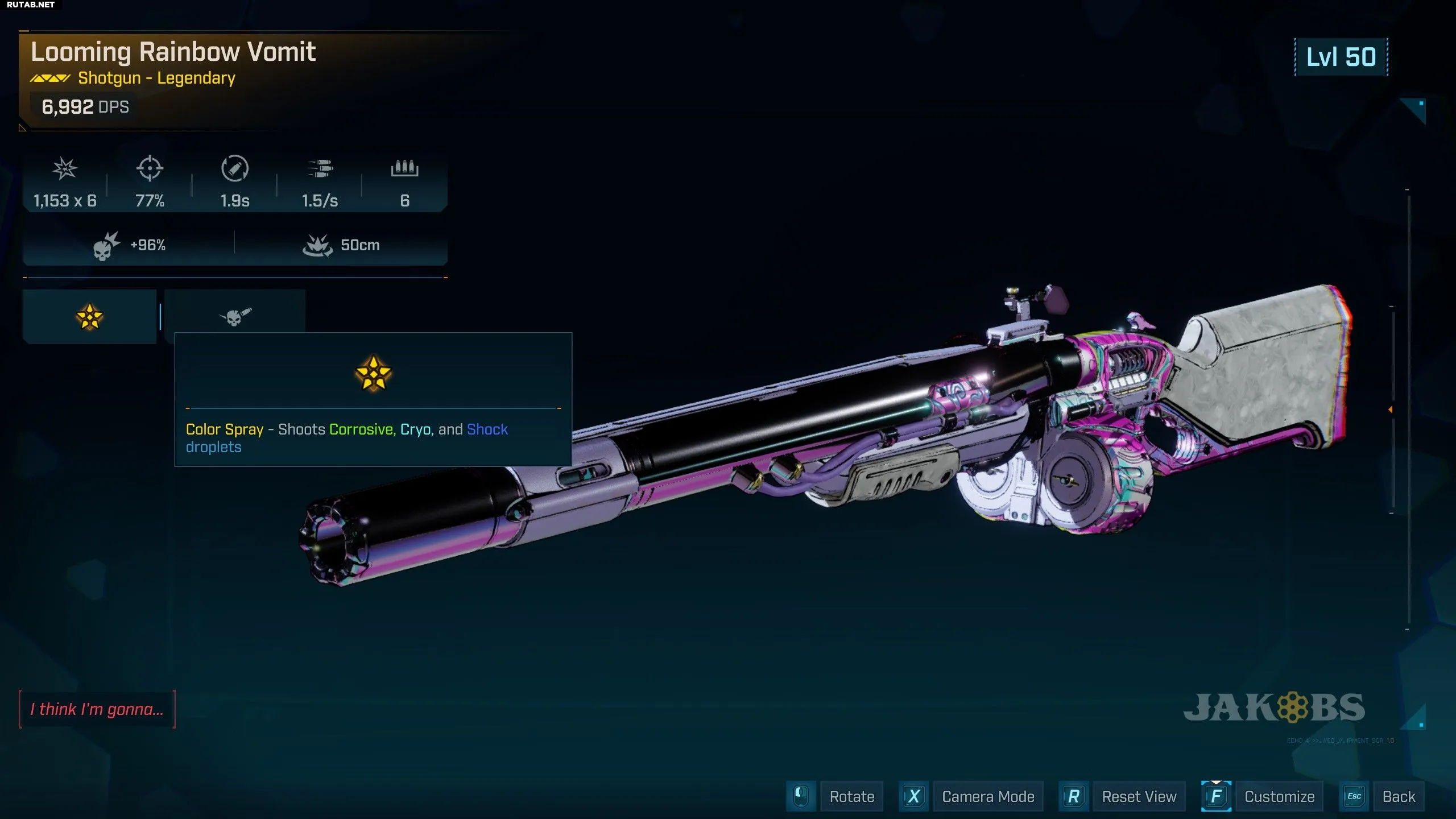Activate Camera Mode

[988, 796]
